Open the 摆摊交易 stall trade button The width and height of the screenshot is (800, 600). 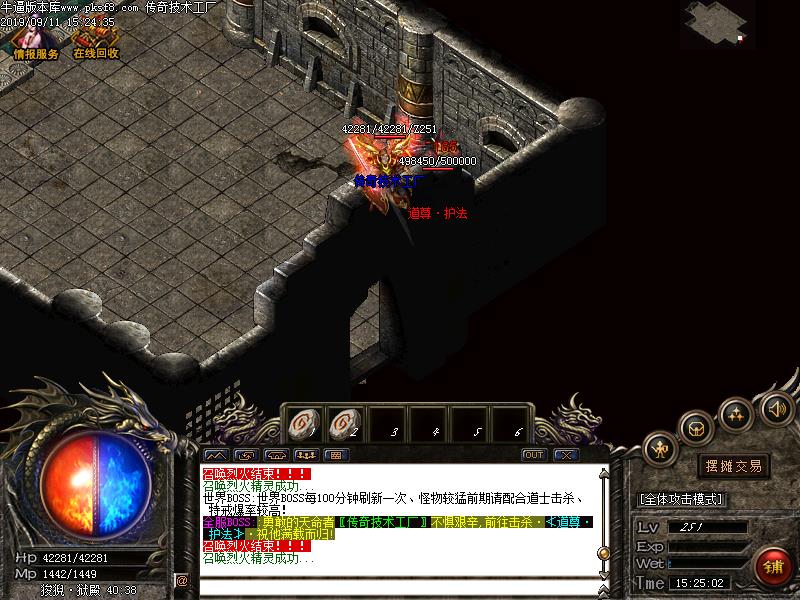(x=734, y=466)
